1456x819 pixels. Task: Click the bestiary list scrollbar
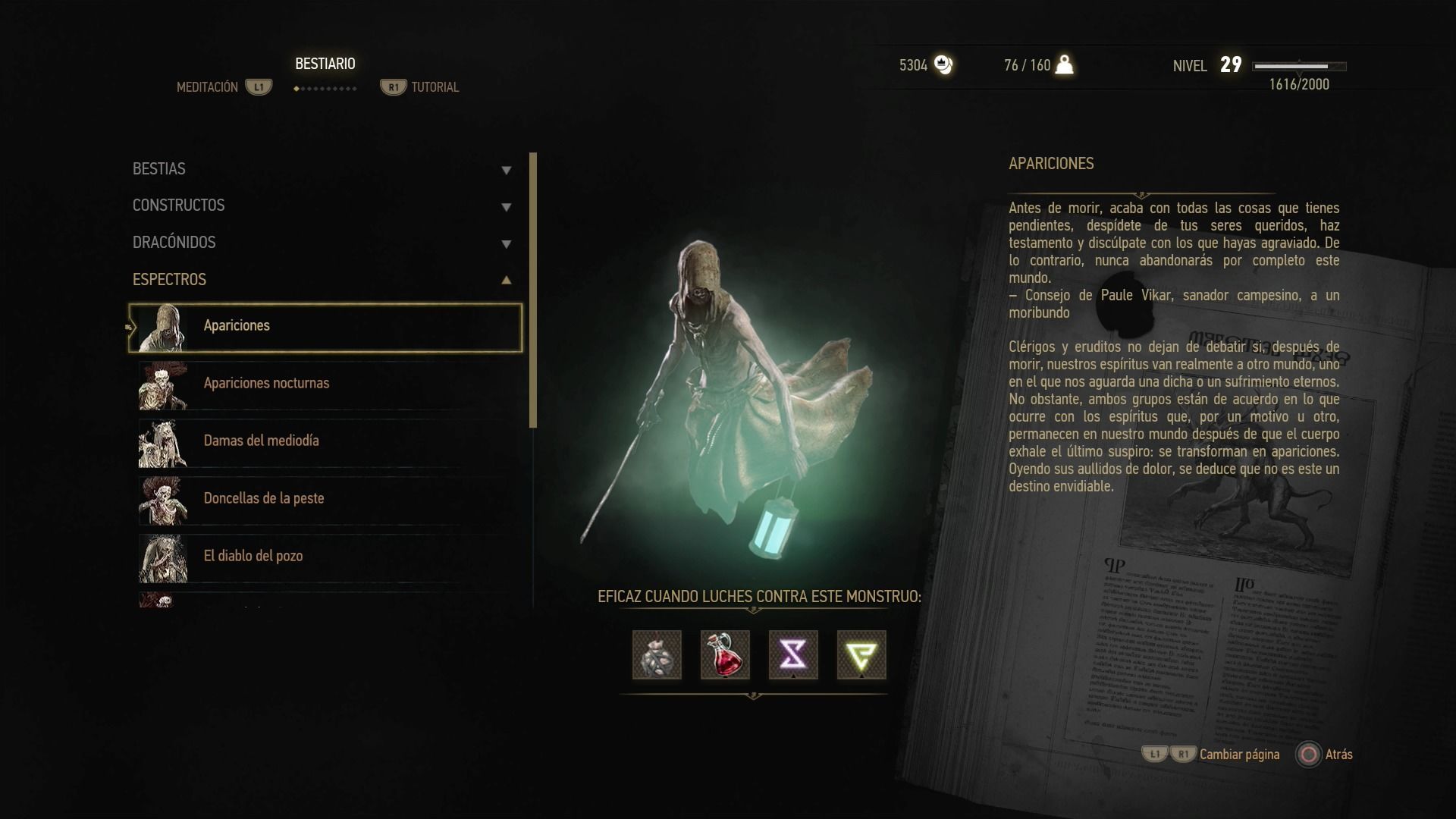tap(533, 290)
